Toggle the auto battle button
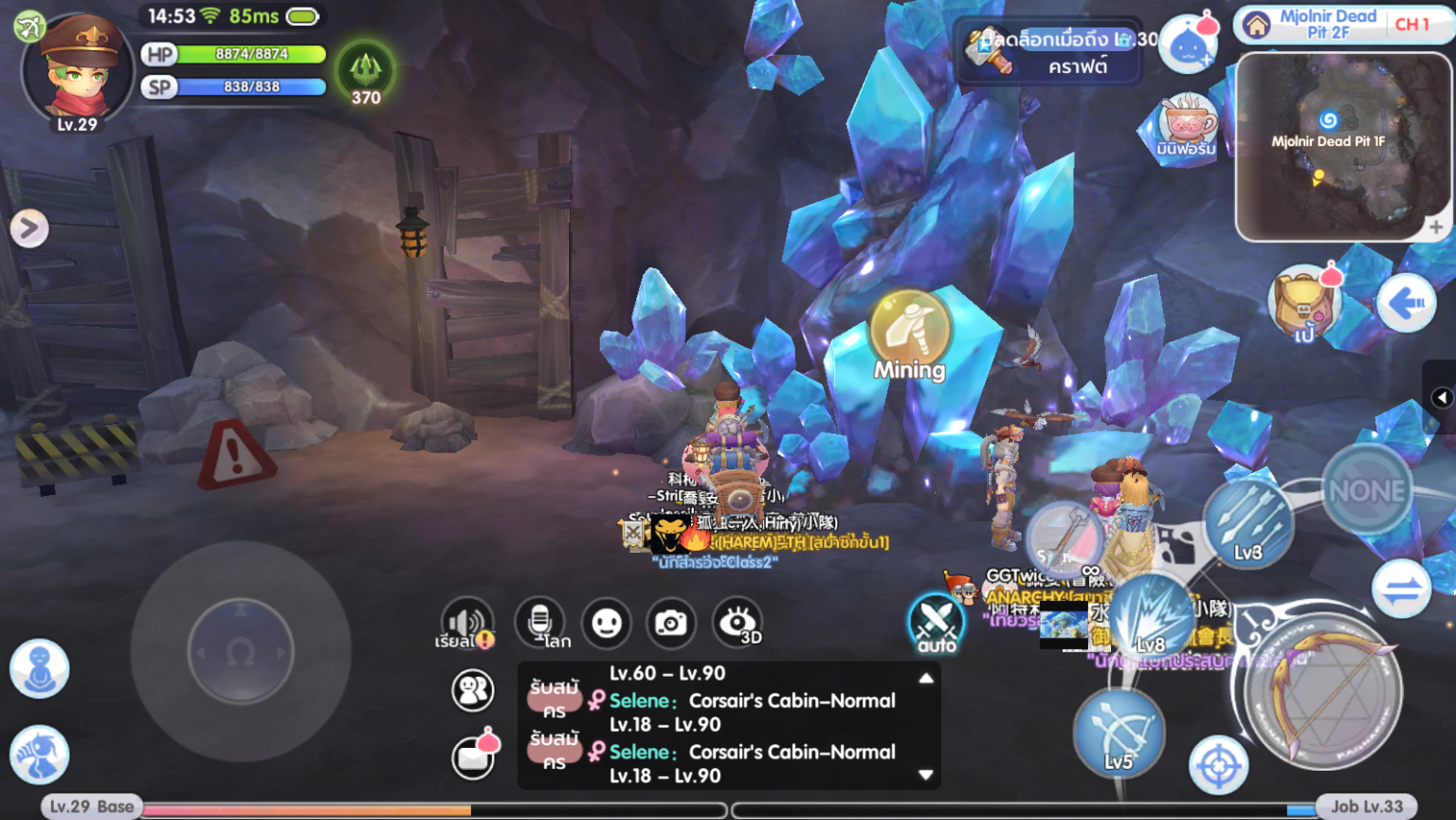Image resolution: width=1456 pixels, height=820 pixels. 937,624
